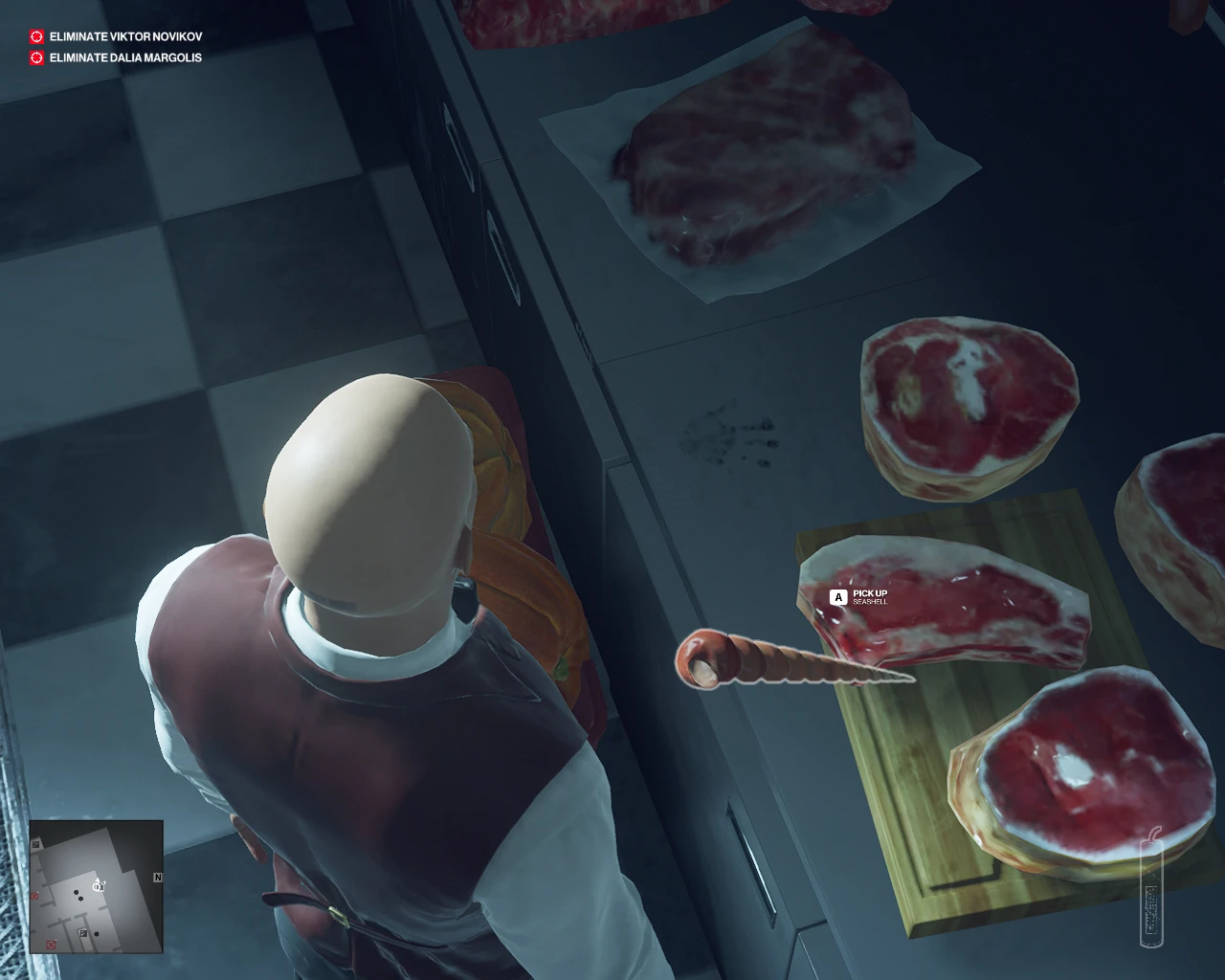
Task: Click the target icon beside Viktor Novikov objective
Action: [x=35, y=38]
